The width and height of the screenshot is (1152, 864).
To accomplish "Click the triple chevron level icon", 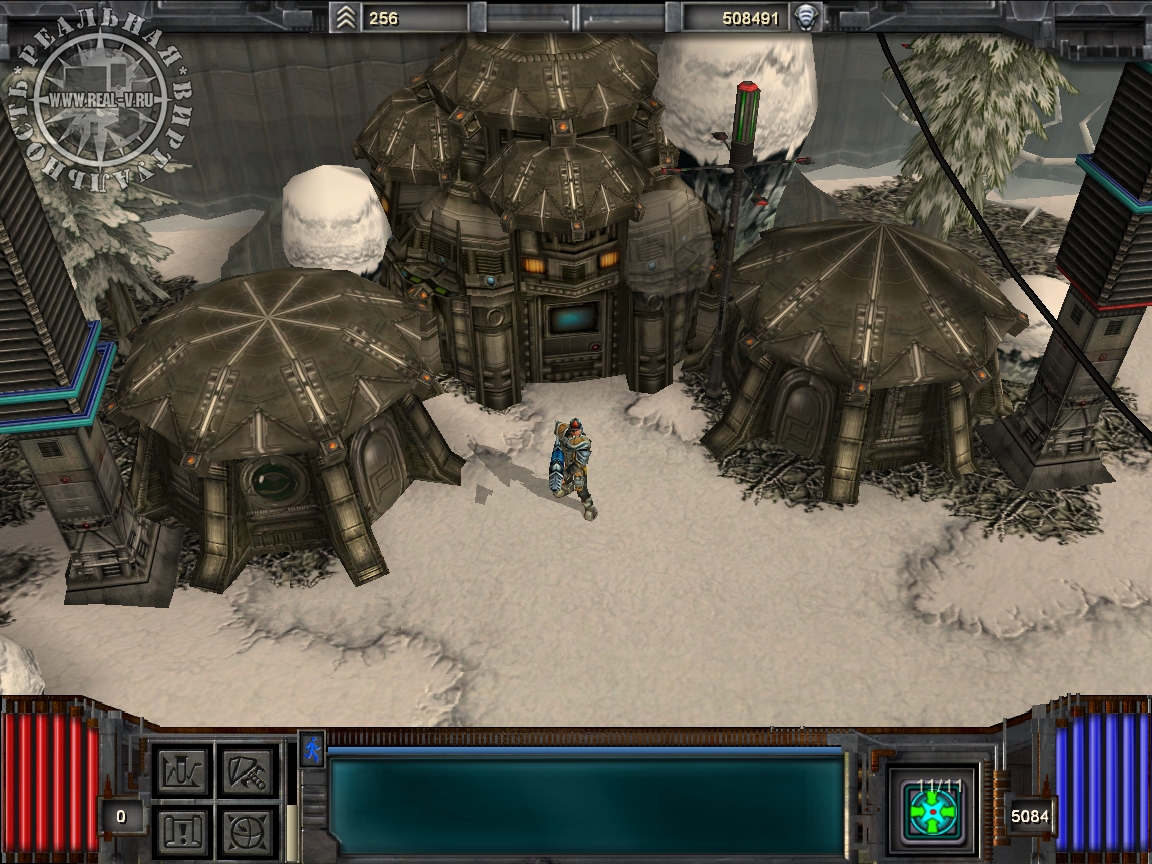I will pos(346,17).
